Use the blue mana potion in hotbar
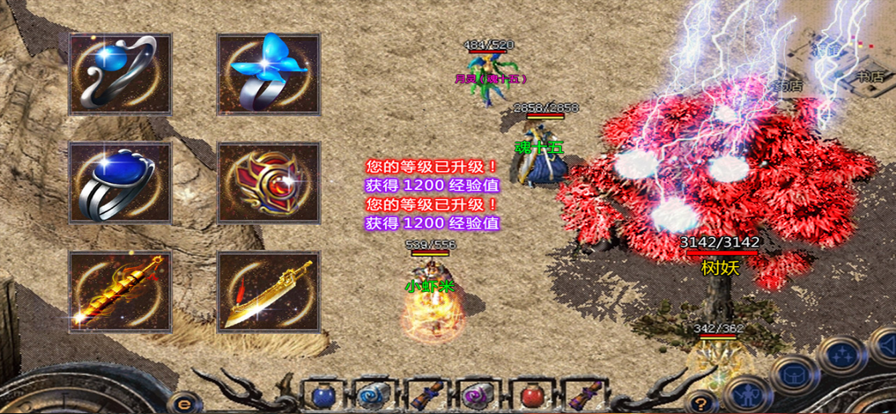 [322, 393]
